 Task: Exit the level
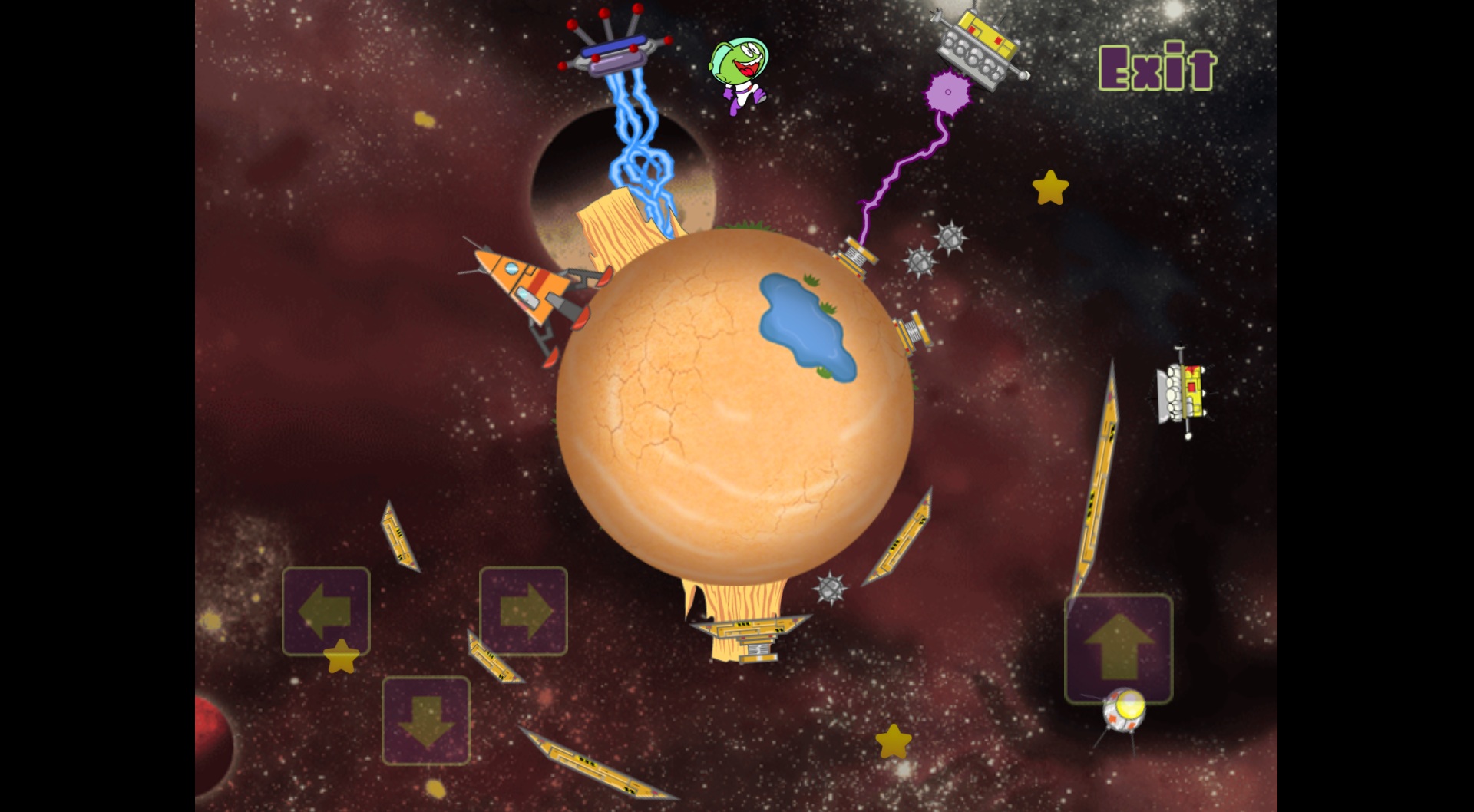(1157, 68)
